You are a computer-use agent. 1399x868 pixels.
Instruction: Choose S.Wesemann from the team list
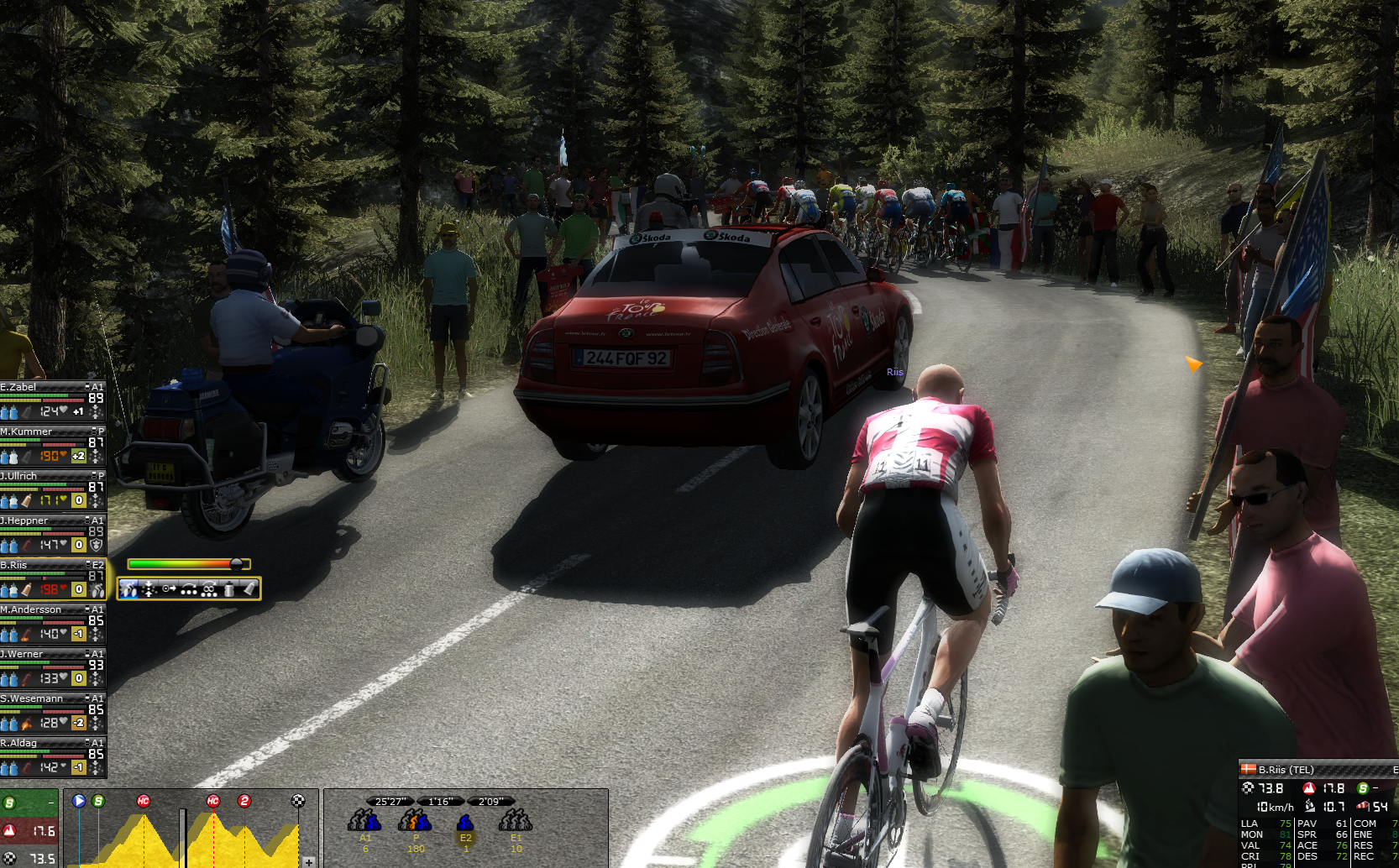52,711
